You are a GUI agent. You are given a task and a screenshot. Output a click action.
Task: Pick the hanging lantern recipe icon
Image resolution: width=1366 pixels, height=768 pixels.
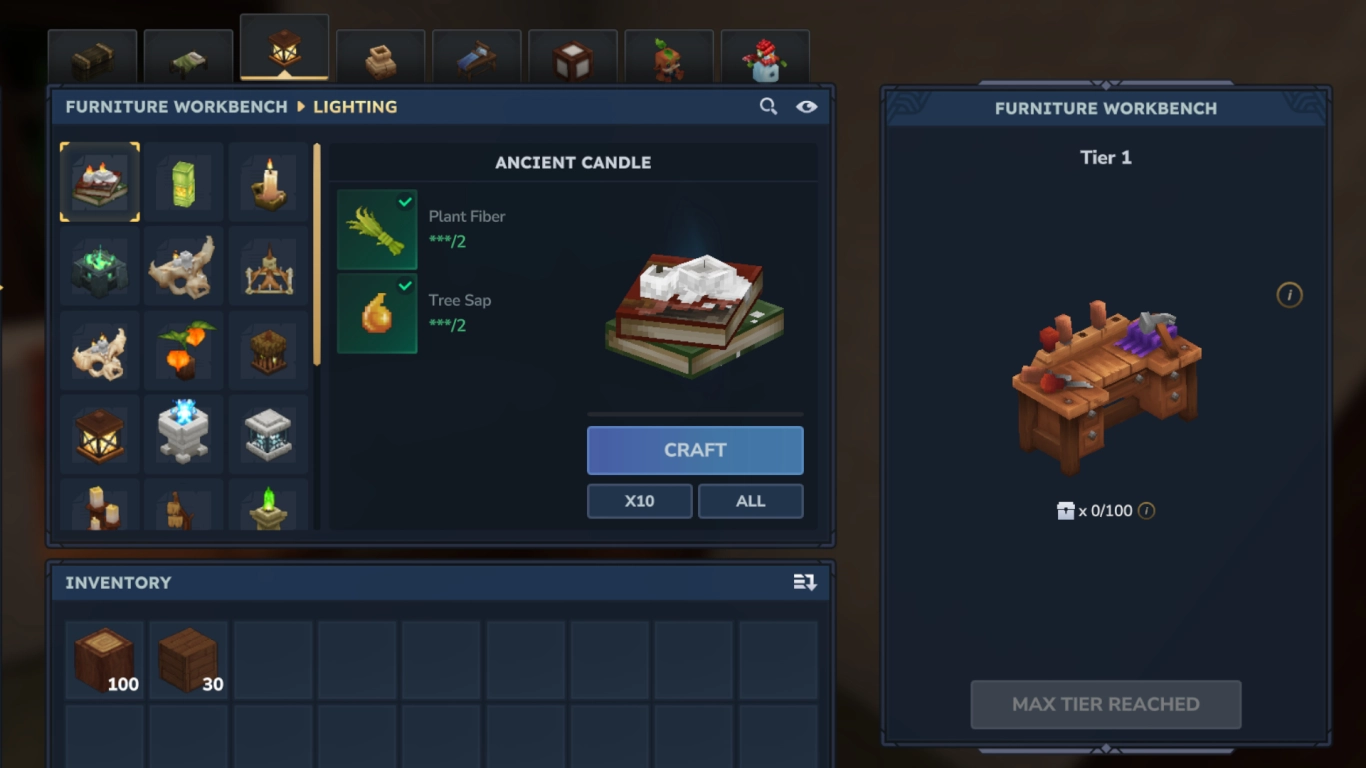tap(99, 434)
